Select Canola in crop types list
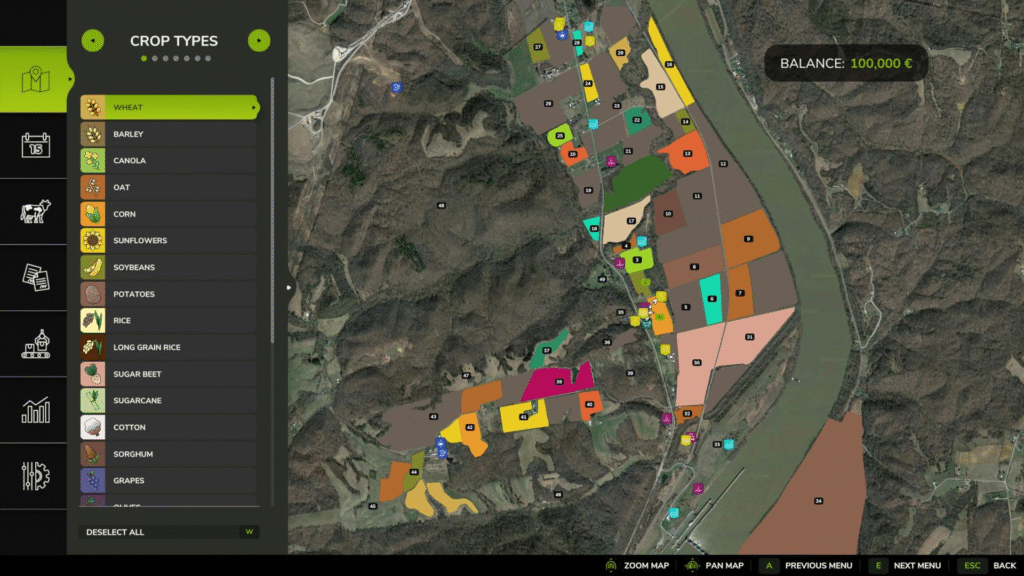The height and width of the screenshot is (576, 1024). click(x=168, y=161)
